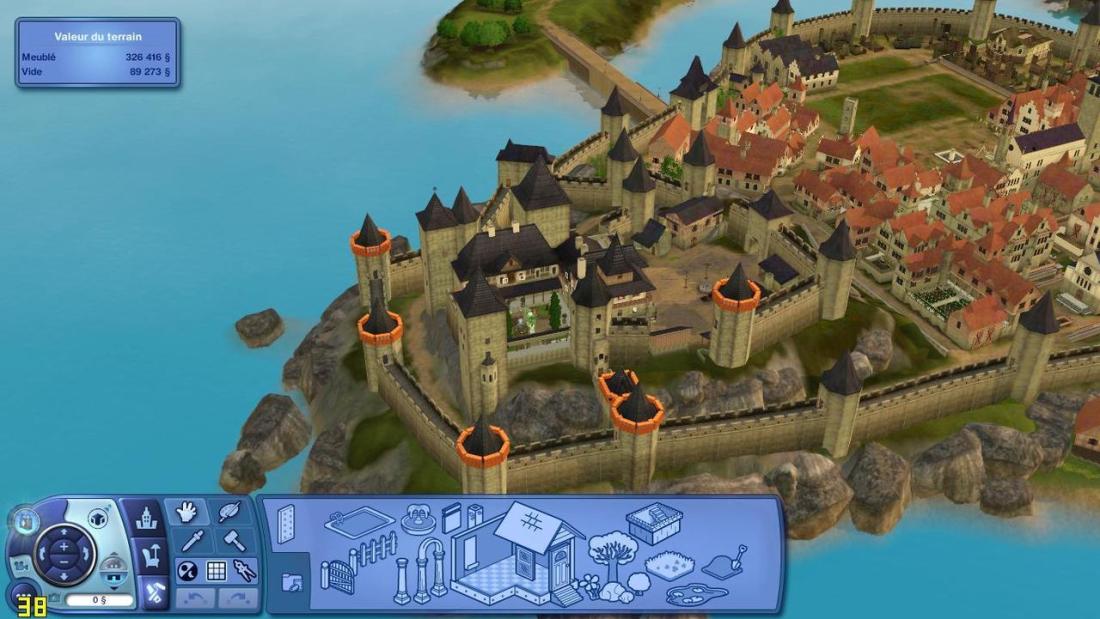Select the hand tool
The image size is (1100, 619).
click(185, 512)
